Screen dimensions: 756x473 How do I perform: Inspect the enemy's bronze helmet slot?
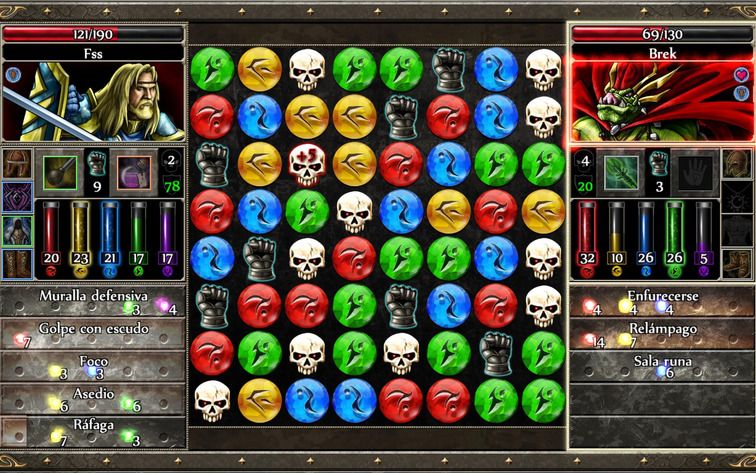pos(738,163)
